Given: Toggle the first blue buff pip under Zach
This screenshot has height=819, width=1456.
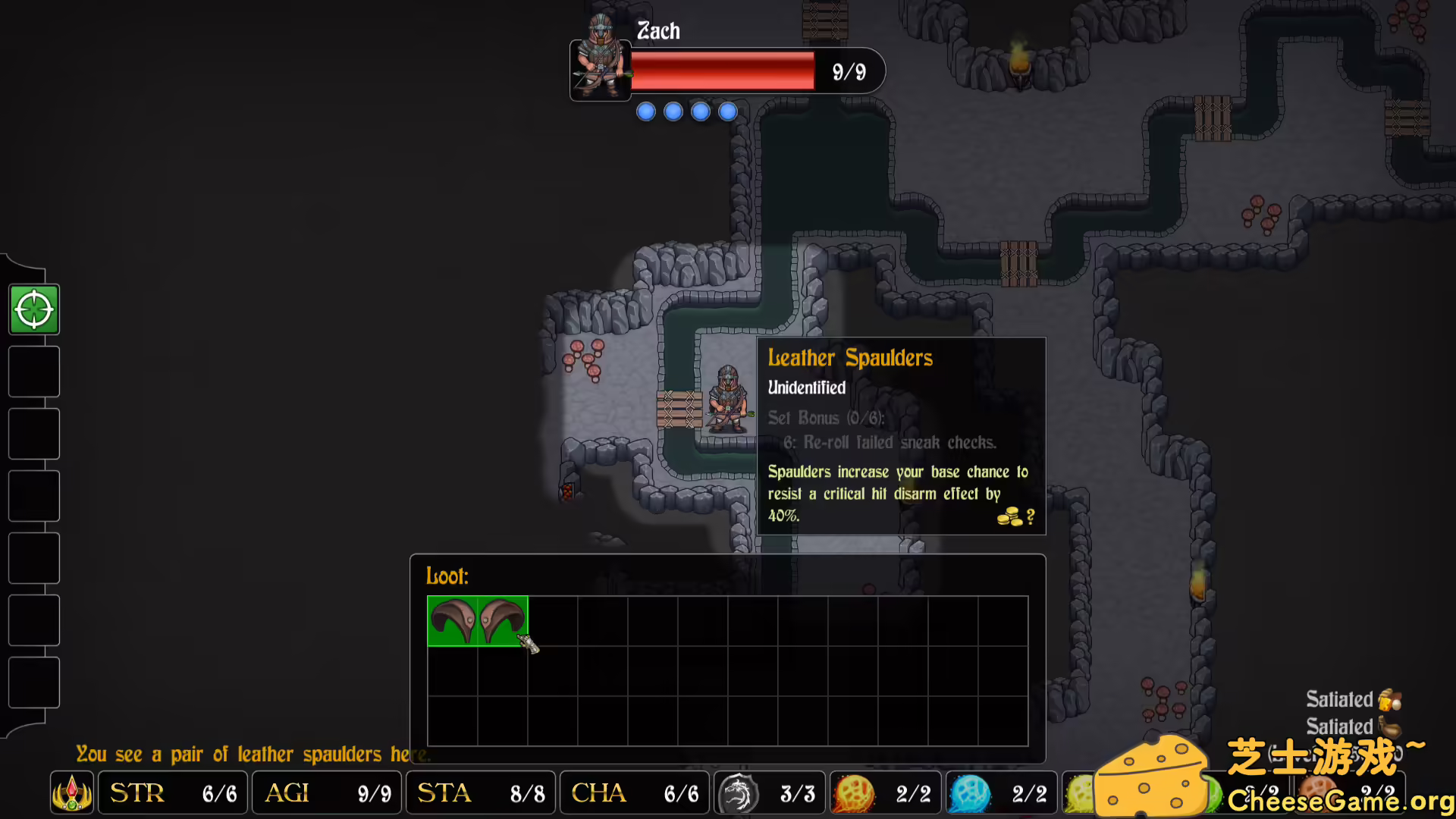Looking at the screenshot, I should point(645,111).
